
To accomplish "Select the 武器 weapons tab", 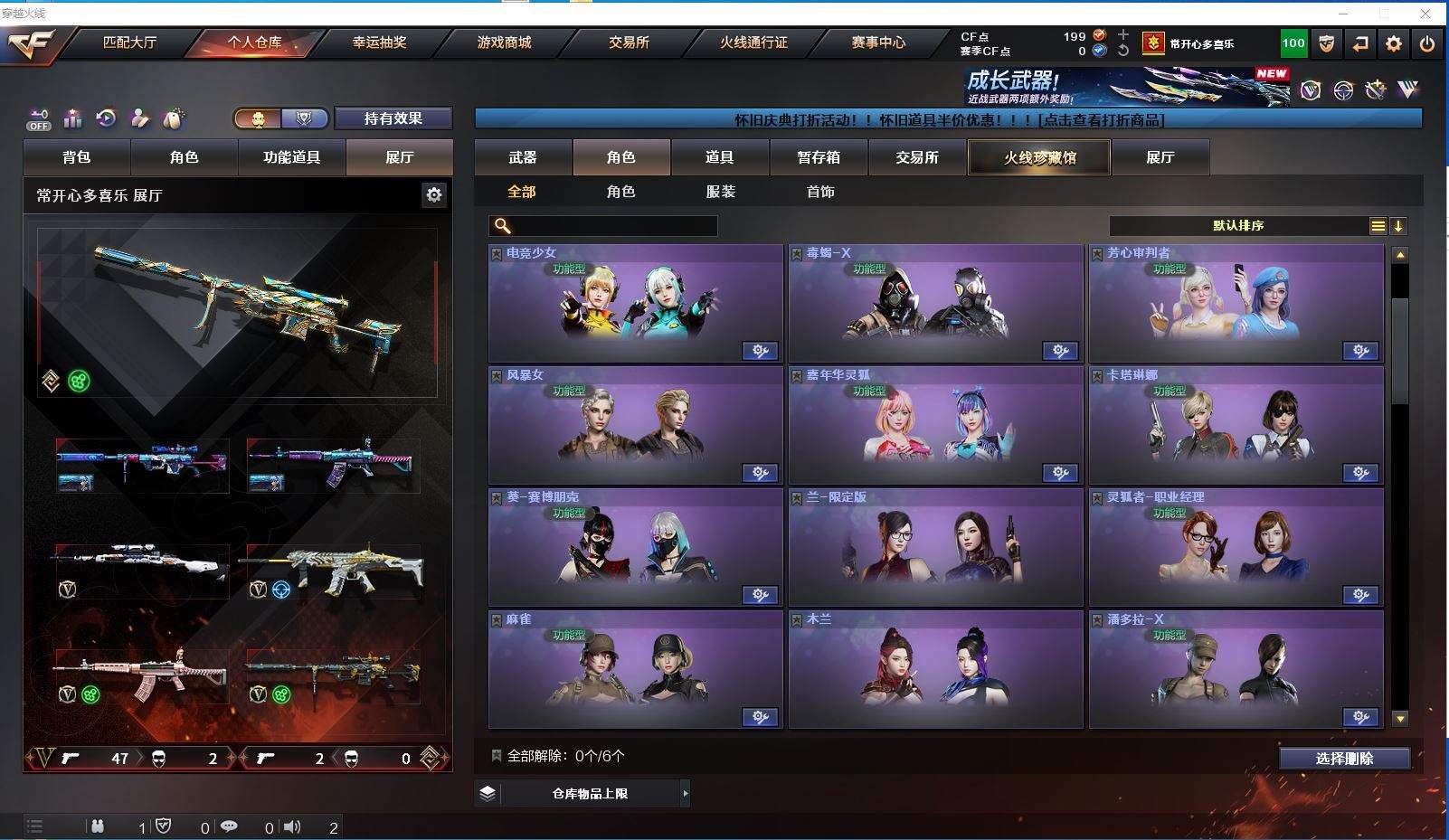I will point(523,157).
